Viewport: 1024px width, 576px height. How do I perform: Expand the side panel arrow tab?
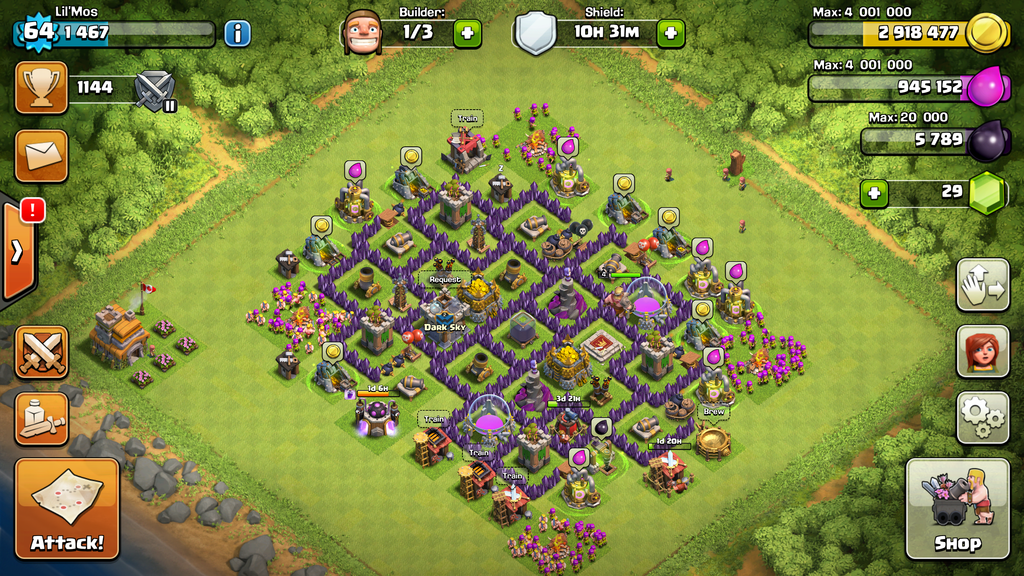coord(17,251)
